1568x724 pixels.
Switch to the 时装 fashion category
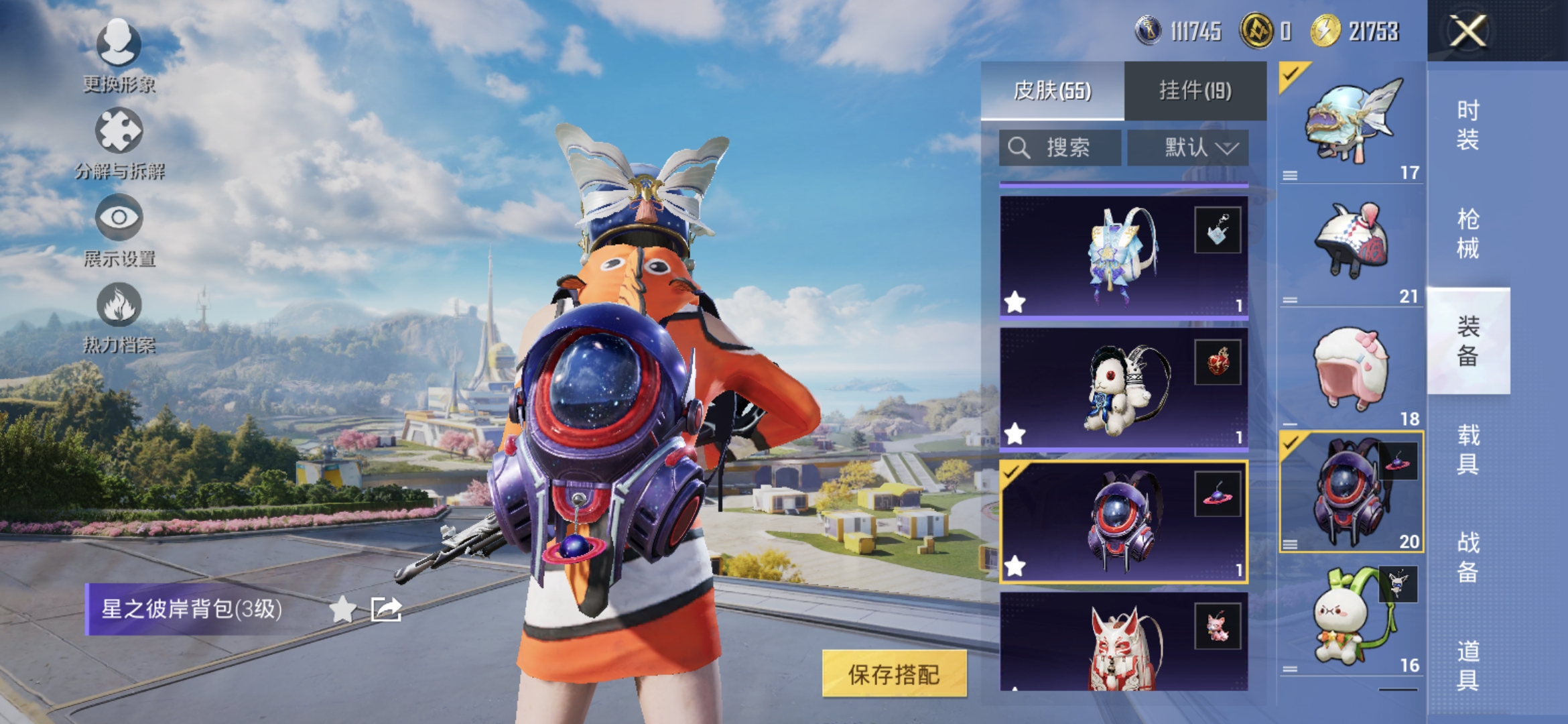(x=1467, y=125)
